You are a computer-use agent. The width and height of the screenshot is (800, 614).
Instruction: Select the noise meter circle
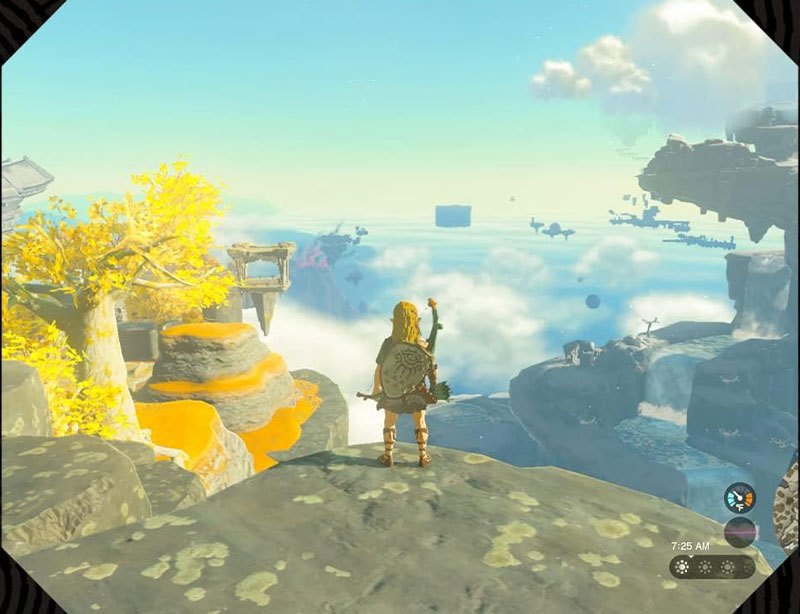(x=740, y=530)
